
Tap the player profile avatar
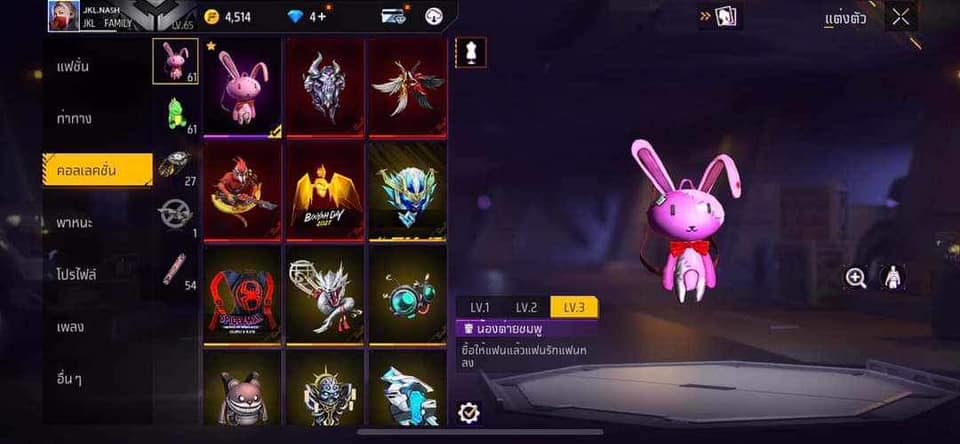[63, 15]
